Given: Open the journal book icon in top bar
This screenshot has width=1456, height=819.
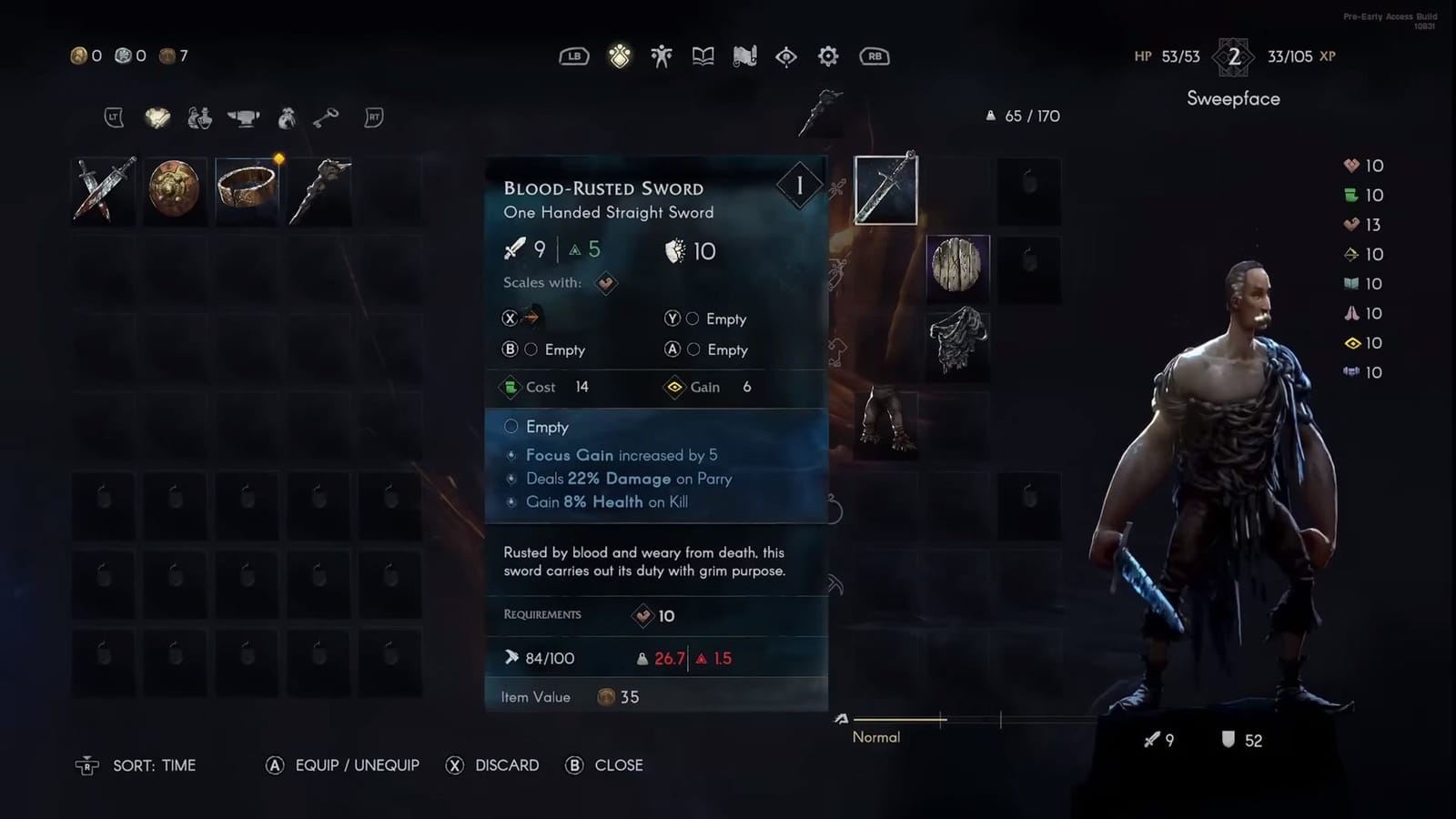Looking at the screenshot, I should coord(702,56).
